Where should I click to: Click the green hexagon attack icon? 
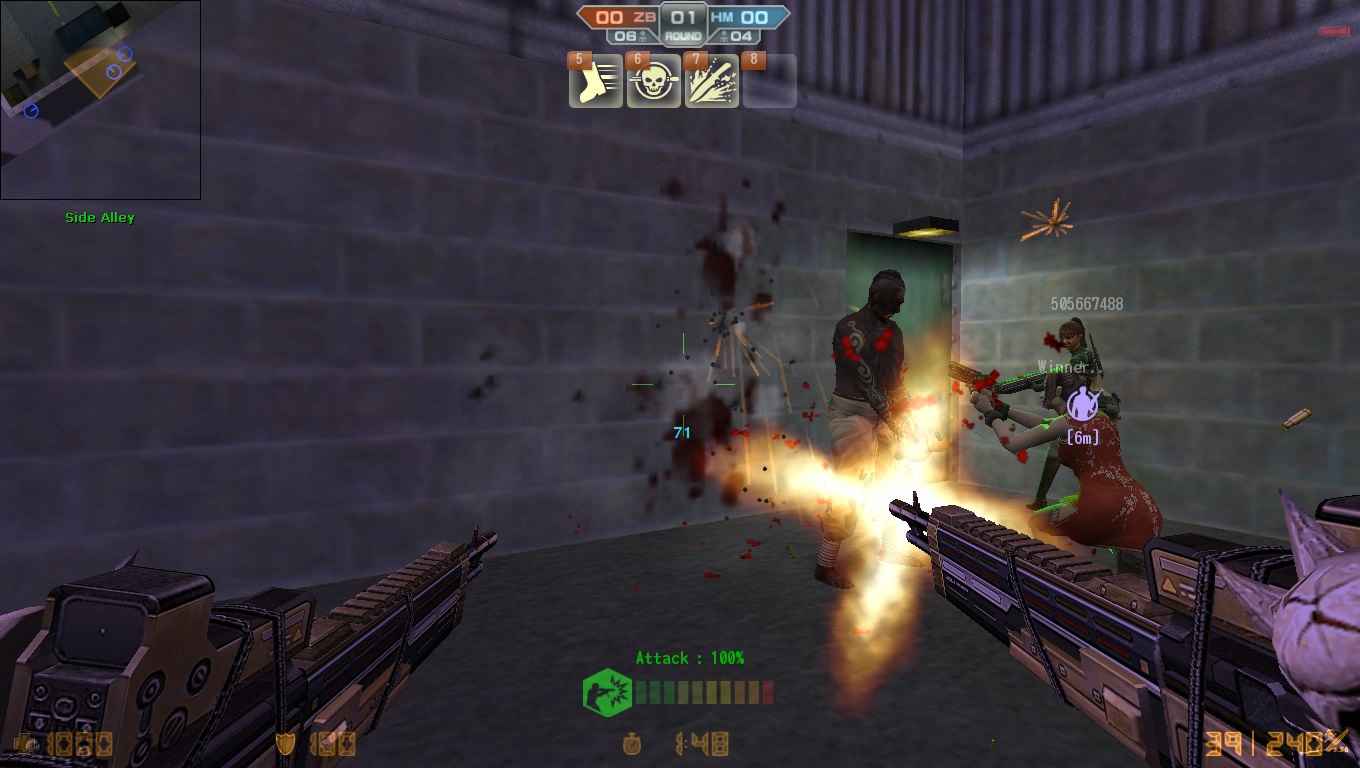[607, 692]
